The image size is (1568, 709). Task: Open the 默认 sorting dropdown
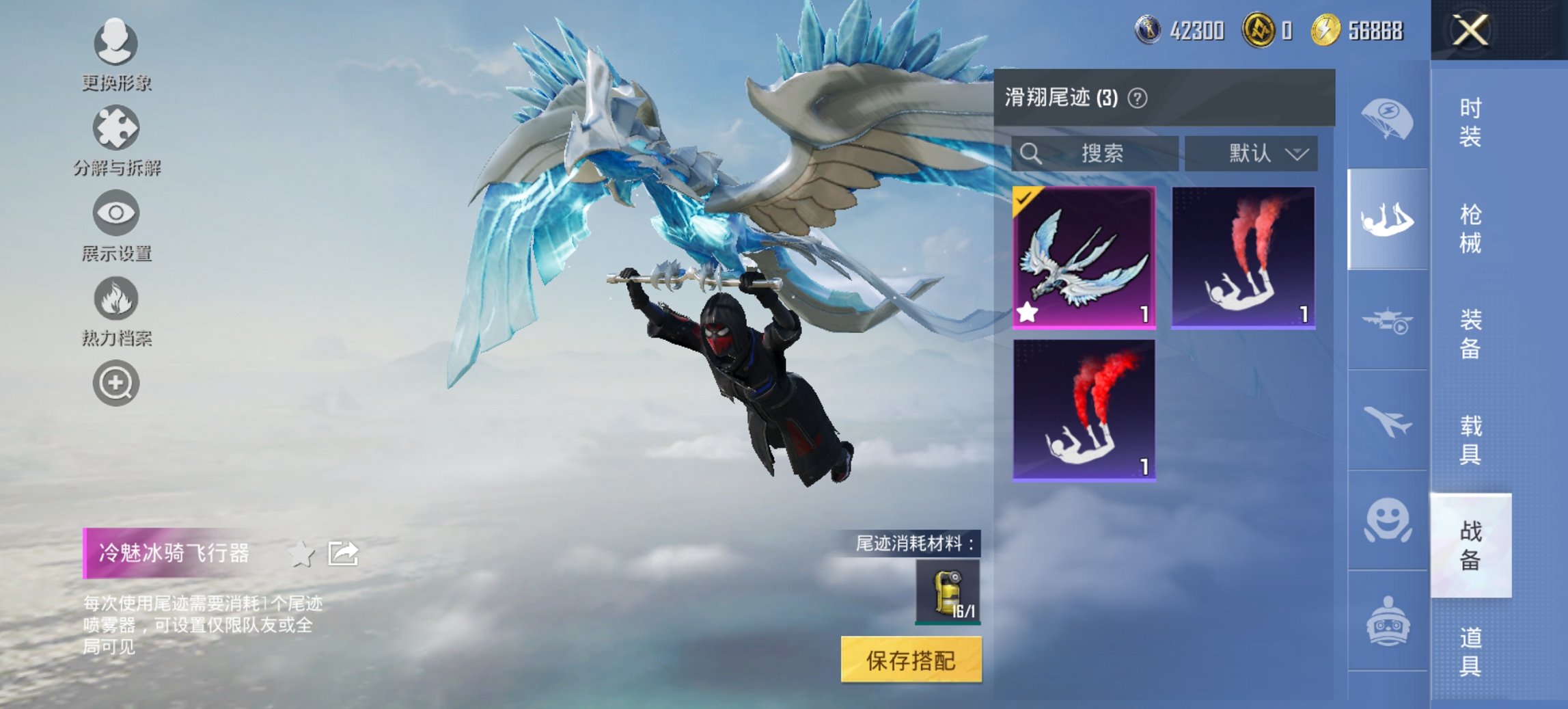(x=1250, y=152)
